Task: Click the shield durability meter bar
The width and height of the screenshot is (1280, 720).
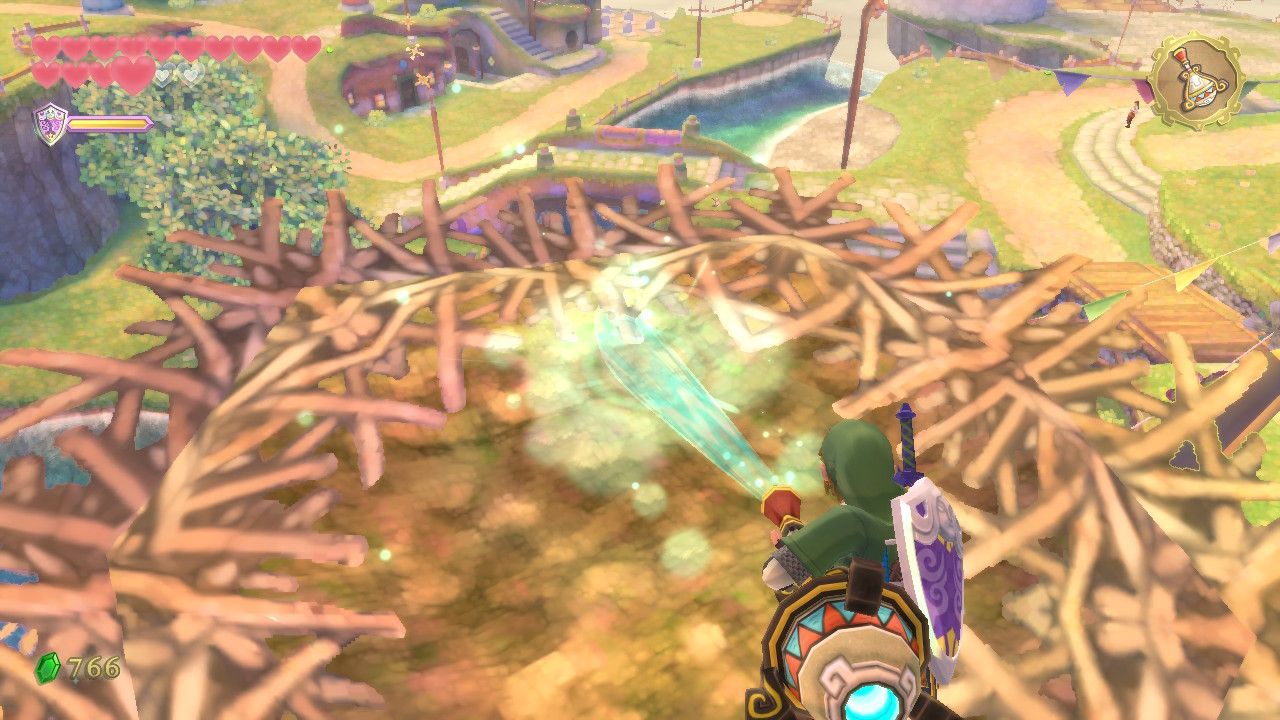Action: point(107,122)
